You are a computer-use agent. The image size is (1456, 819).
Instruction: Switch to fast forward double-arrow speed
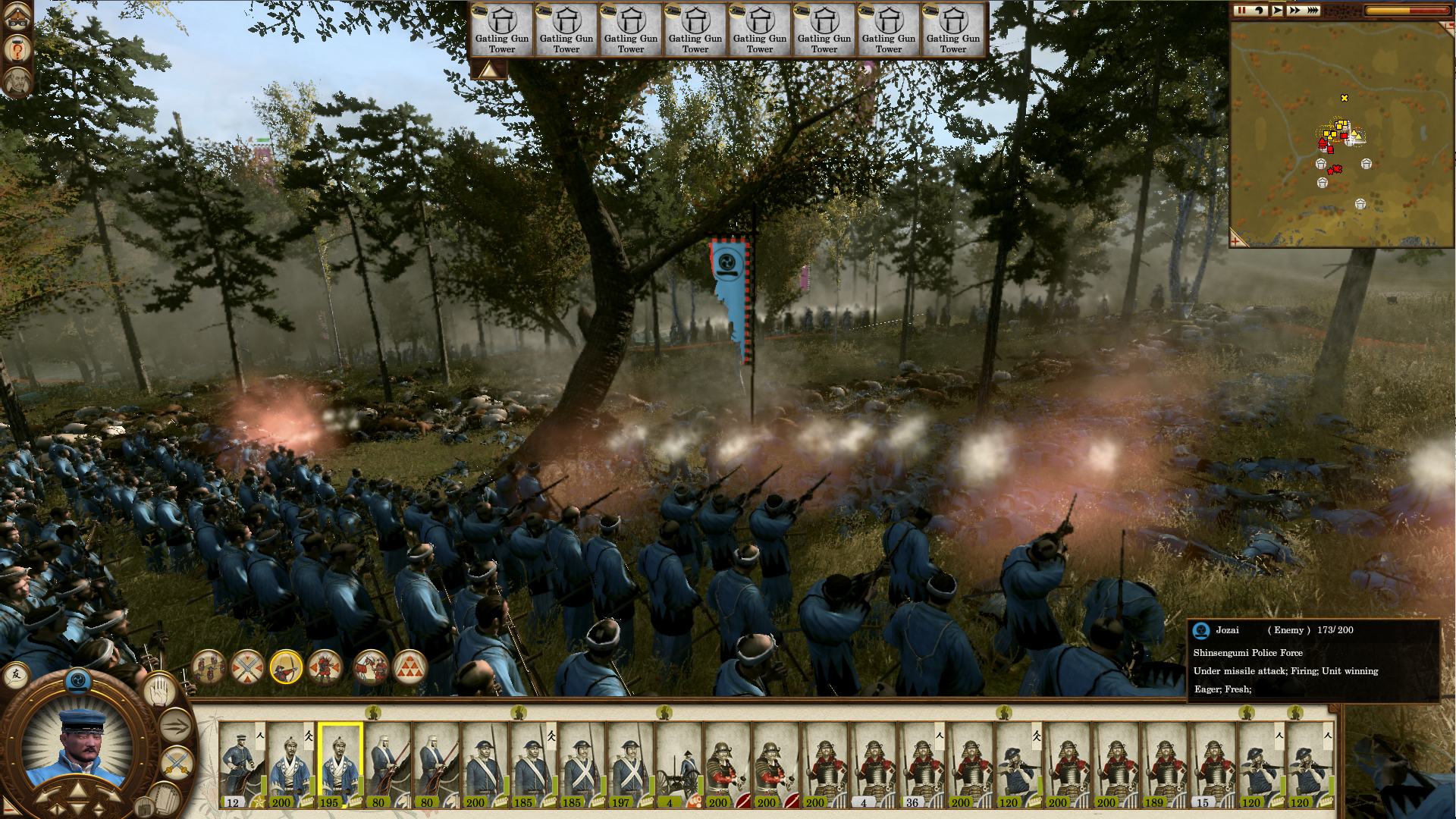coord(1294,11)
